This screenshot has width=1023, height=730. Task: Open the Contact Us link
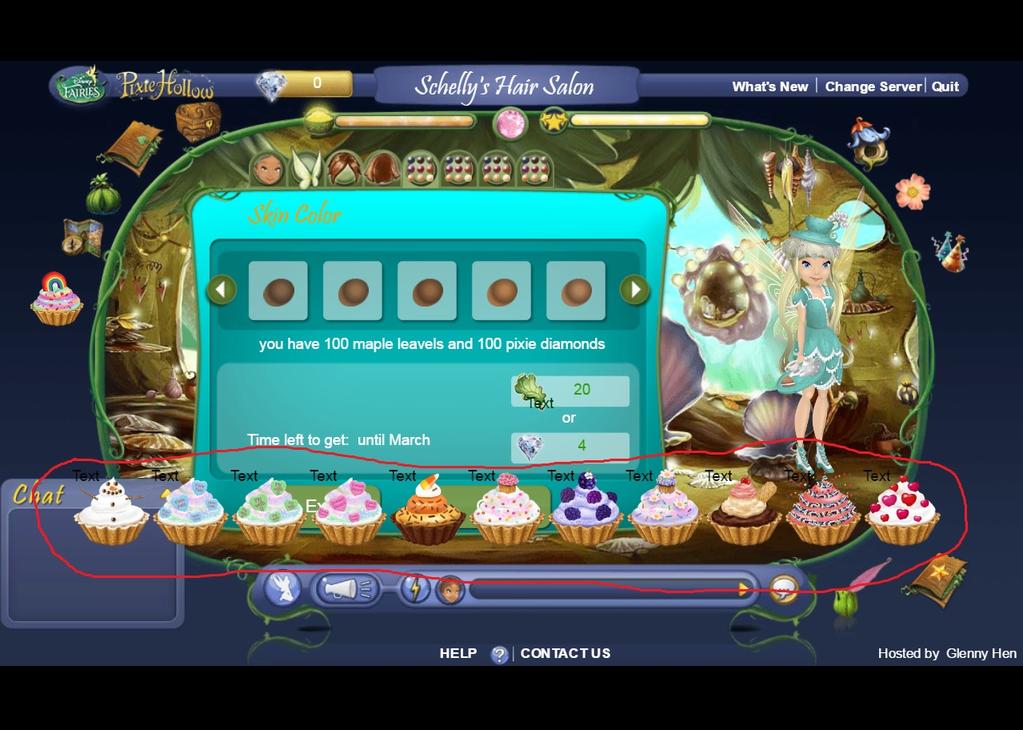point(565,653)
